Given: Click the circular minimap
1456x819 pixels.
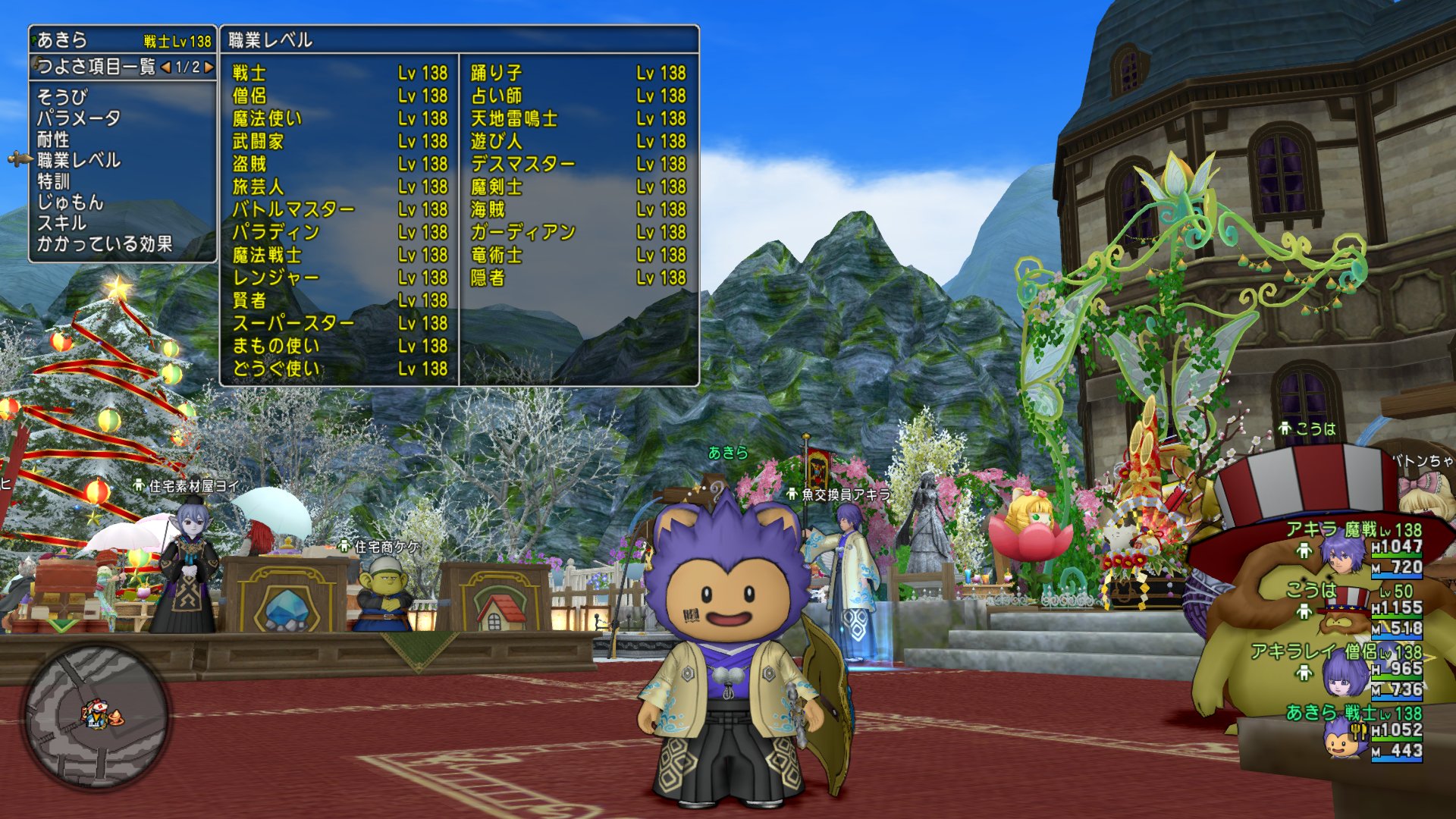Looking at the screenshot, I should pyautogui.click(x=96, y=714).
